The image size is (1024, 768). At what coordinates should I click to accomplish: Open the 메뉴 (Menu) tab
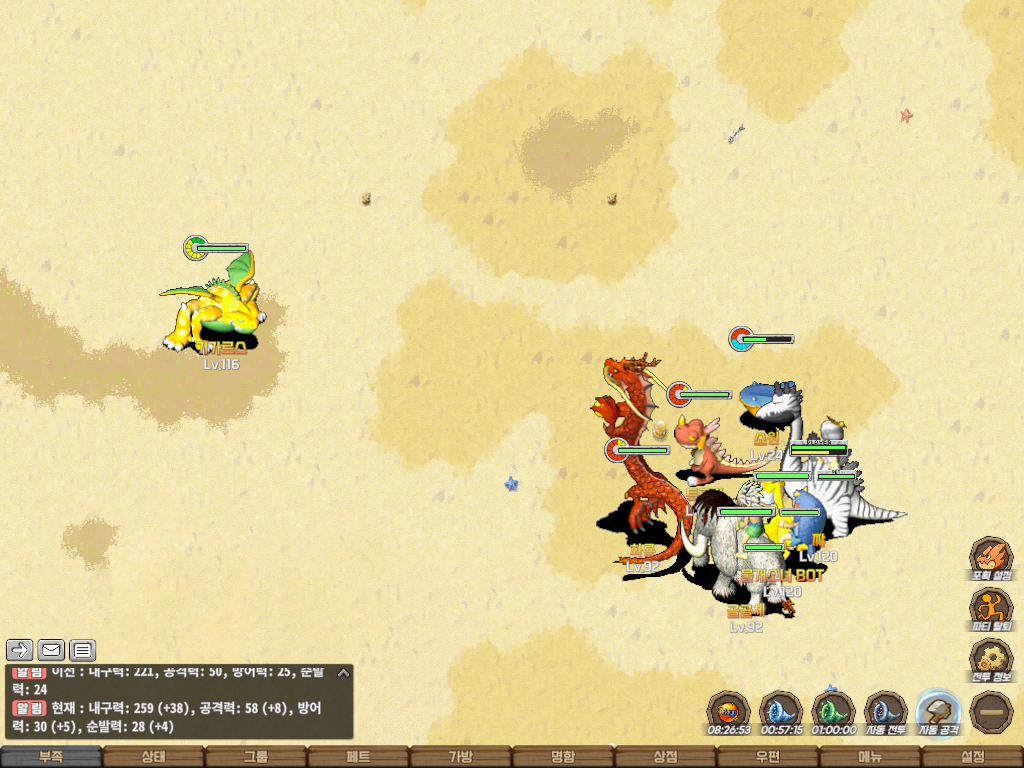pos(870,757)
